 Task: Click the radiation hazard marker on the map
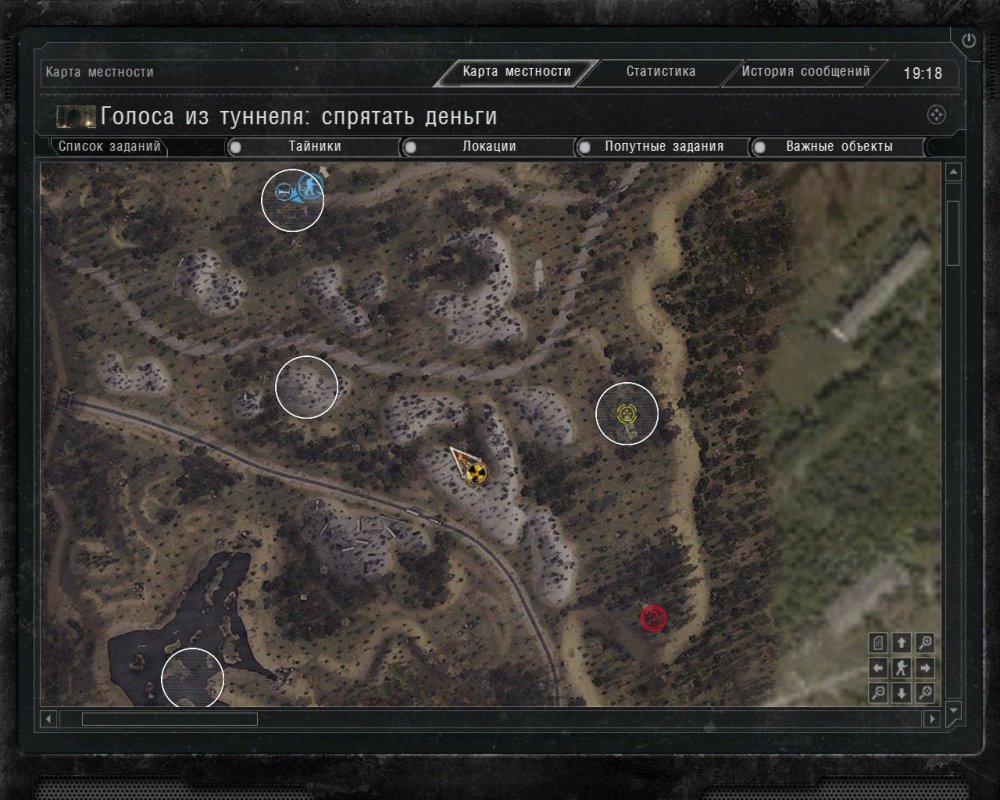475,472
